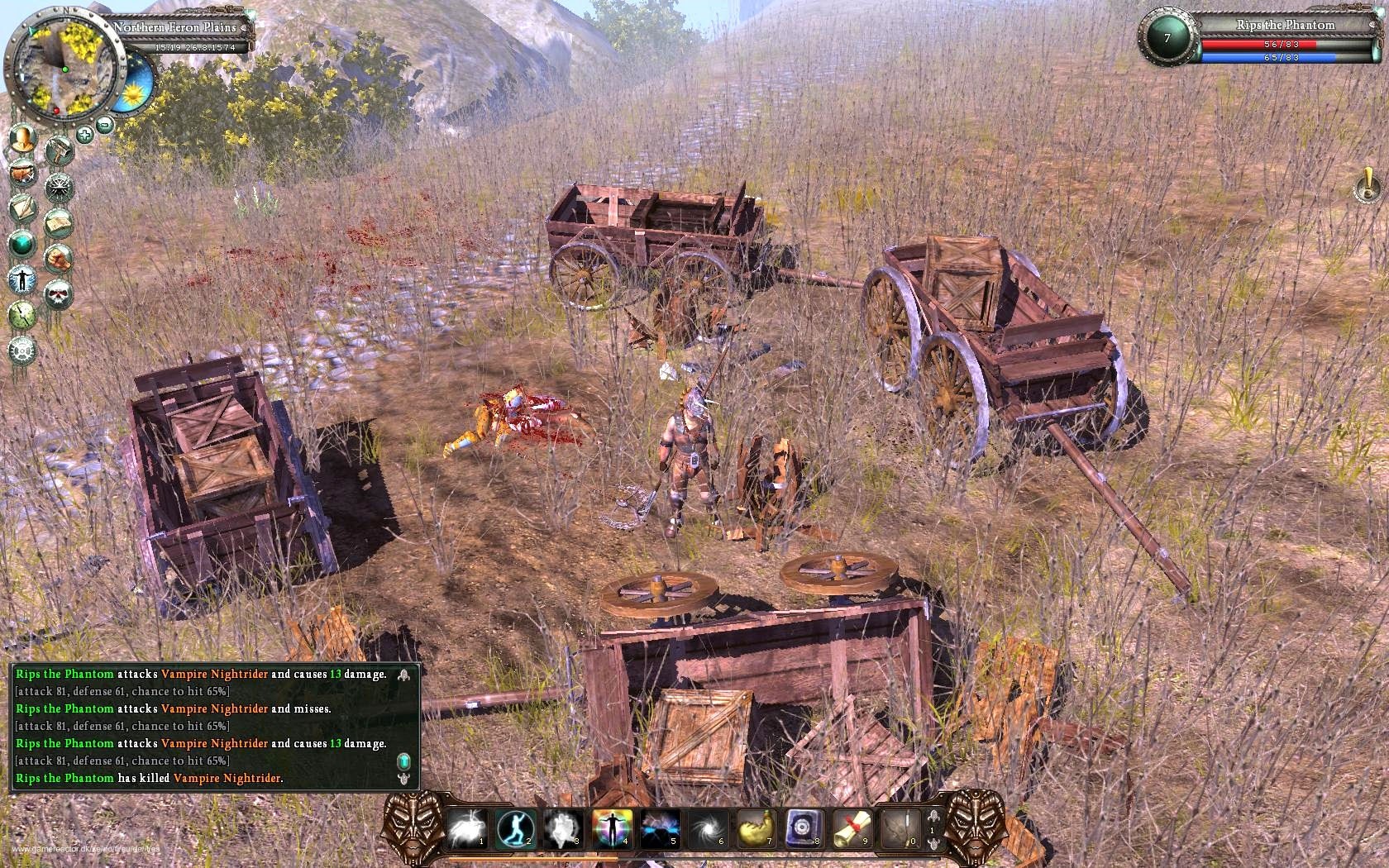Screen dimensions: 1389x868
Task: Click the quill-and-paper logbook icon
Action: 21,207
